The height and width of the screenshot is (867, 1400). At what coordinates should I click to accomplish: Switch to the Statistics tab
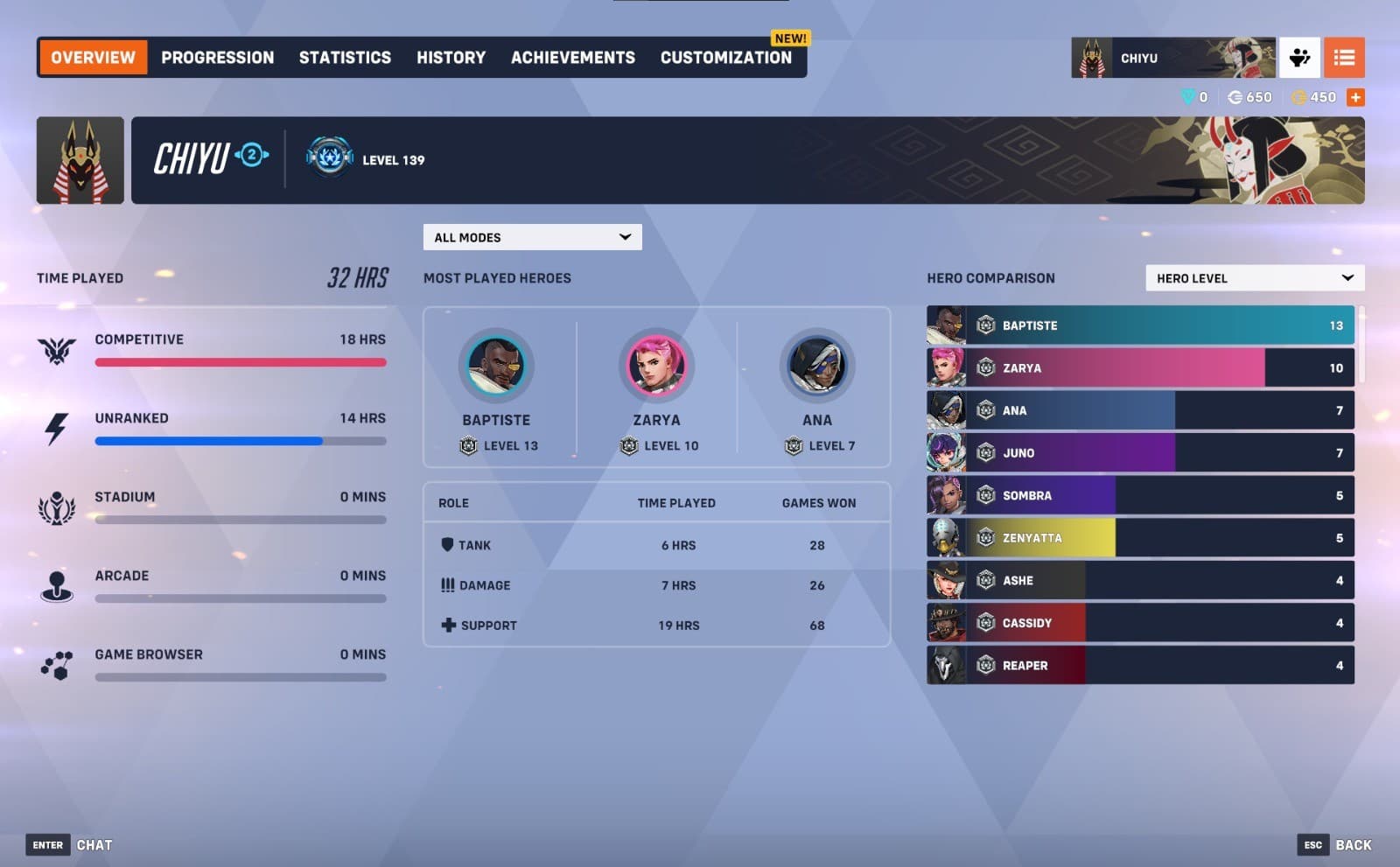click(345, 57)
